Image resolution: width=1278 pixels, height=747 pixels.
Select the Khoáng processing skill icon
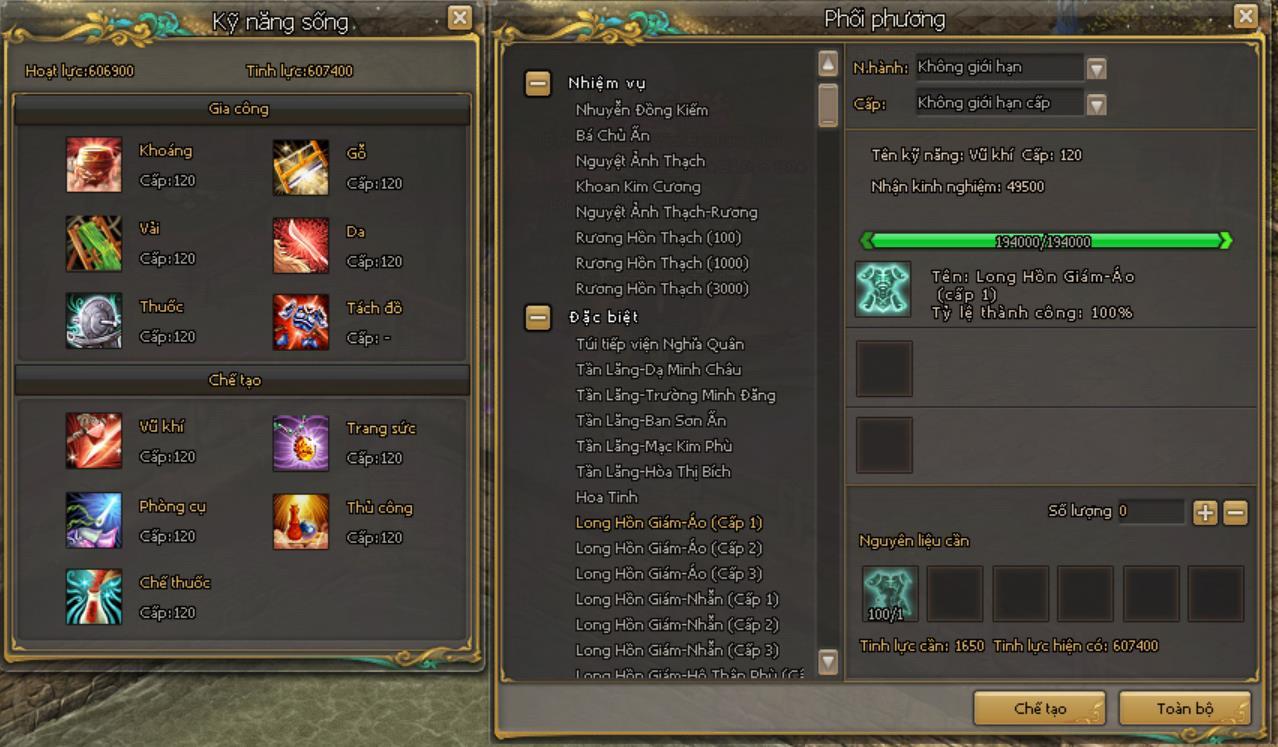pyautogui.click(x=94, y=164)
